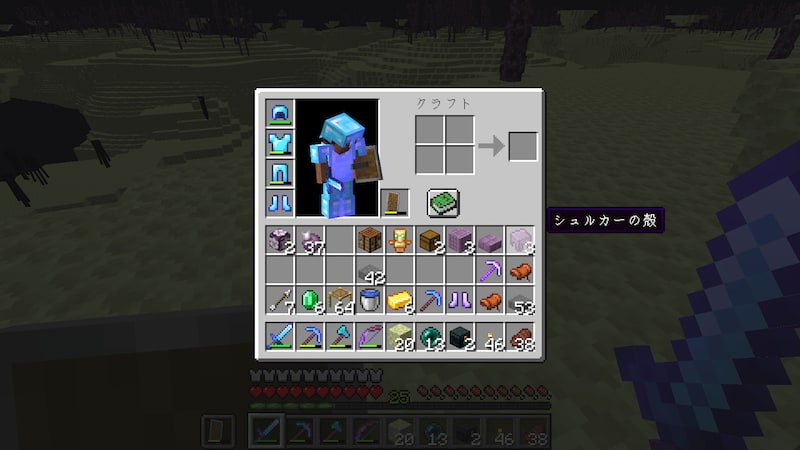Select the three purpur blocks
This screenshot has height=450, width=800.
coord(460,241)
